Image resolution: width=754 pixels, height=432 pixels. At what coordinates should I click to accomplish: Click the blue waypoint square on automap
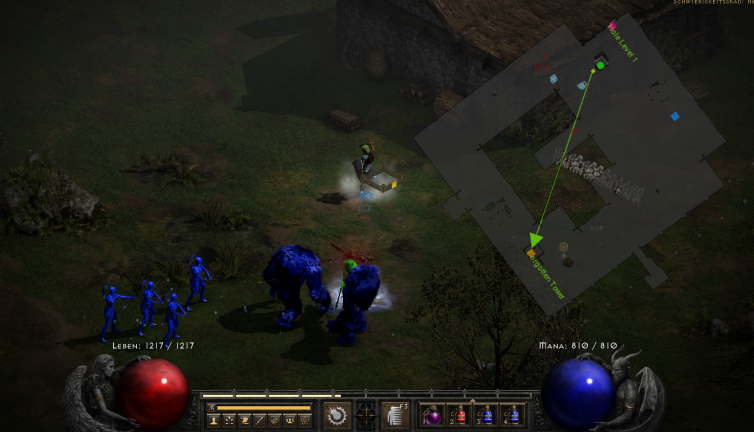(x=675, y=116)
